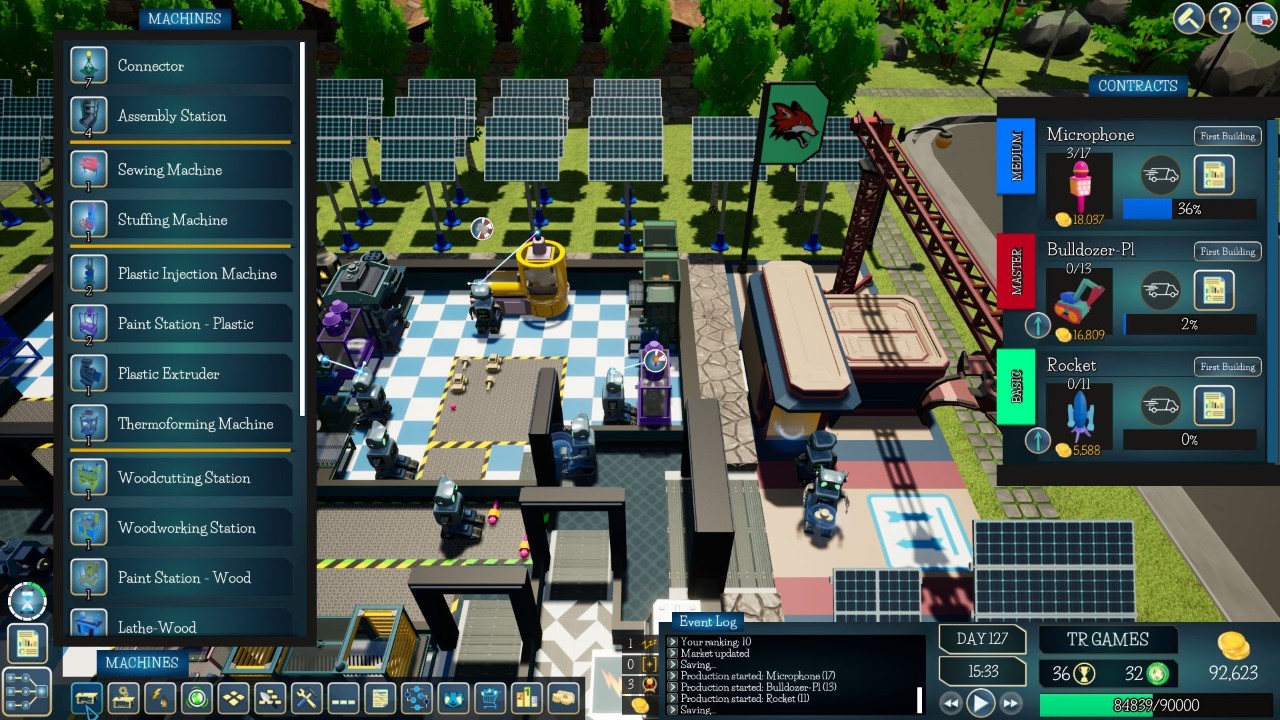Select the floor tiles tool

click(232, 698)
